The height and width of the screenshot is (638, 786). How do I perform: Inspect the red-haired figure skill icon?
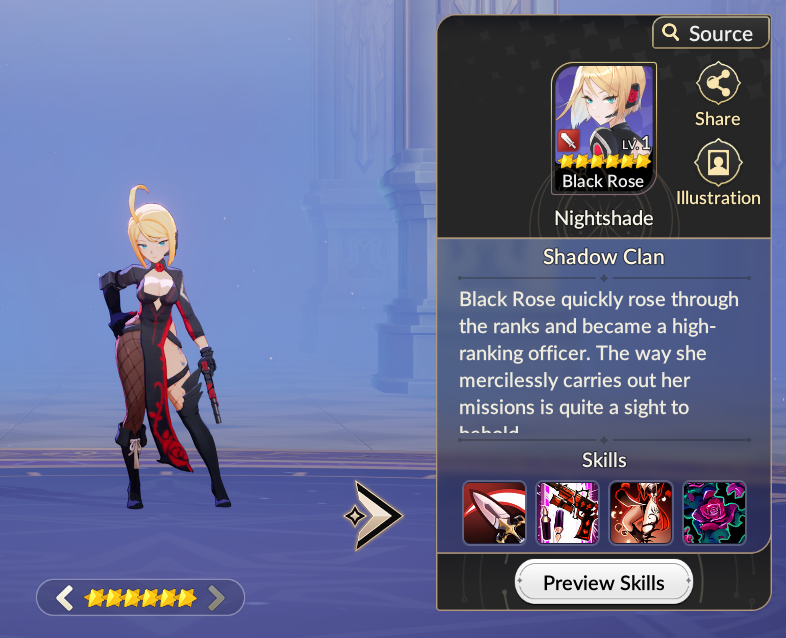point(641,513)
